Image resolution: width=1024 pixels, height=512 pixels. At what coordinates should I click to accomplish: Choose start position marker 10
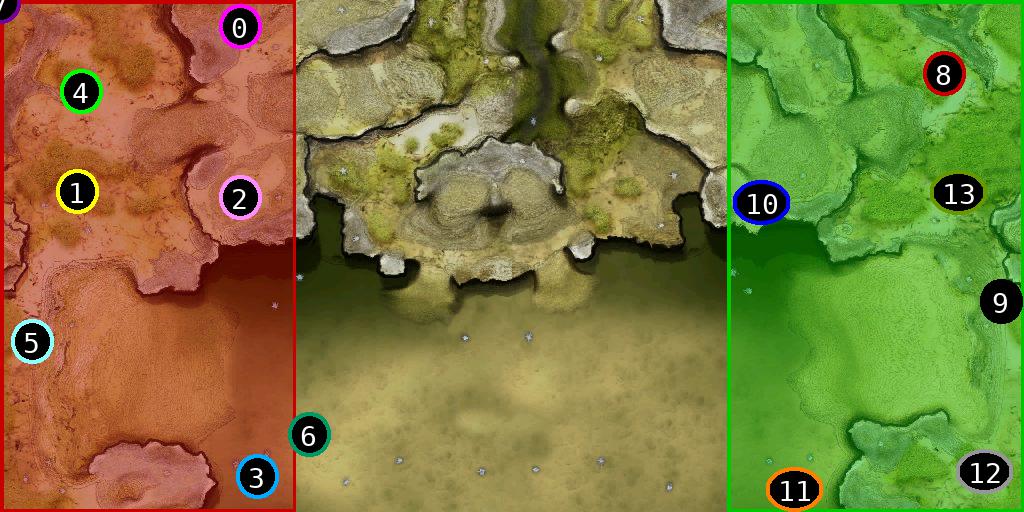pos(762,203)
